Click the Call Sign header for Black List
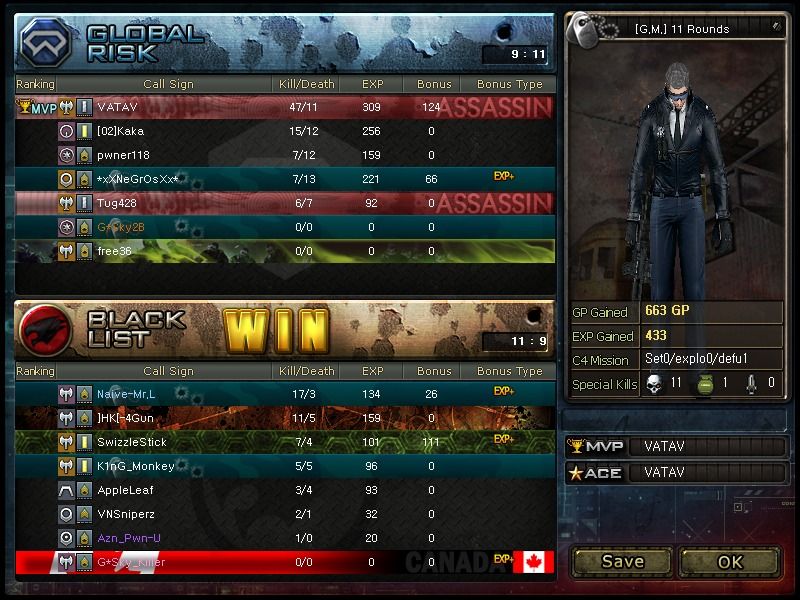 [168, 371]
